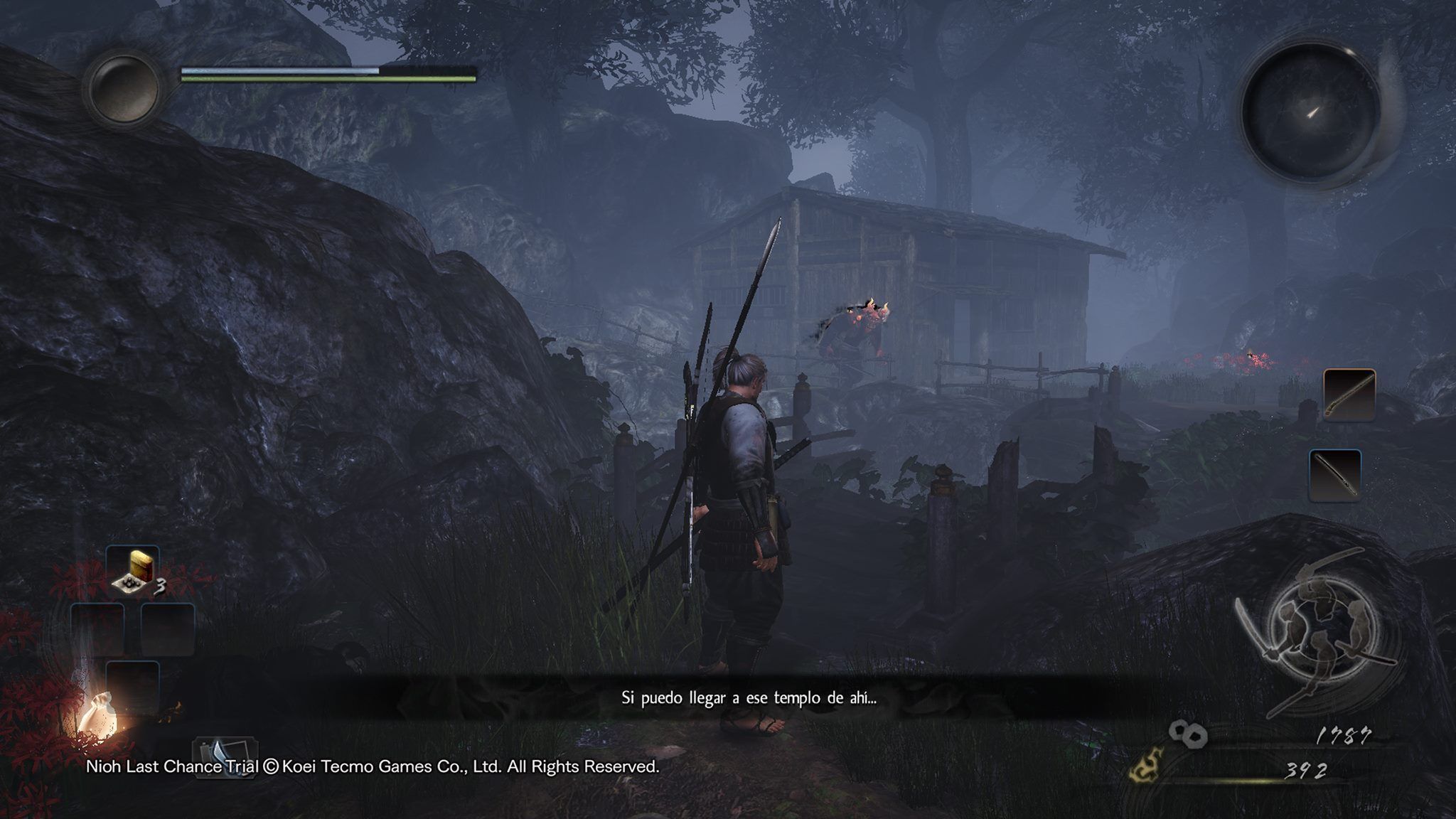Switch to the blue-bordered straight sword slot
The width and height of the screenshot is (1456, 819).
click(1334, 475)
